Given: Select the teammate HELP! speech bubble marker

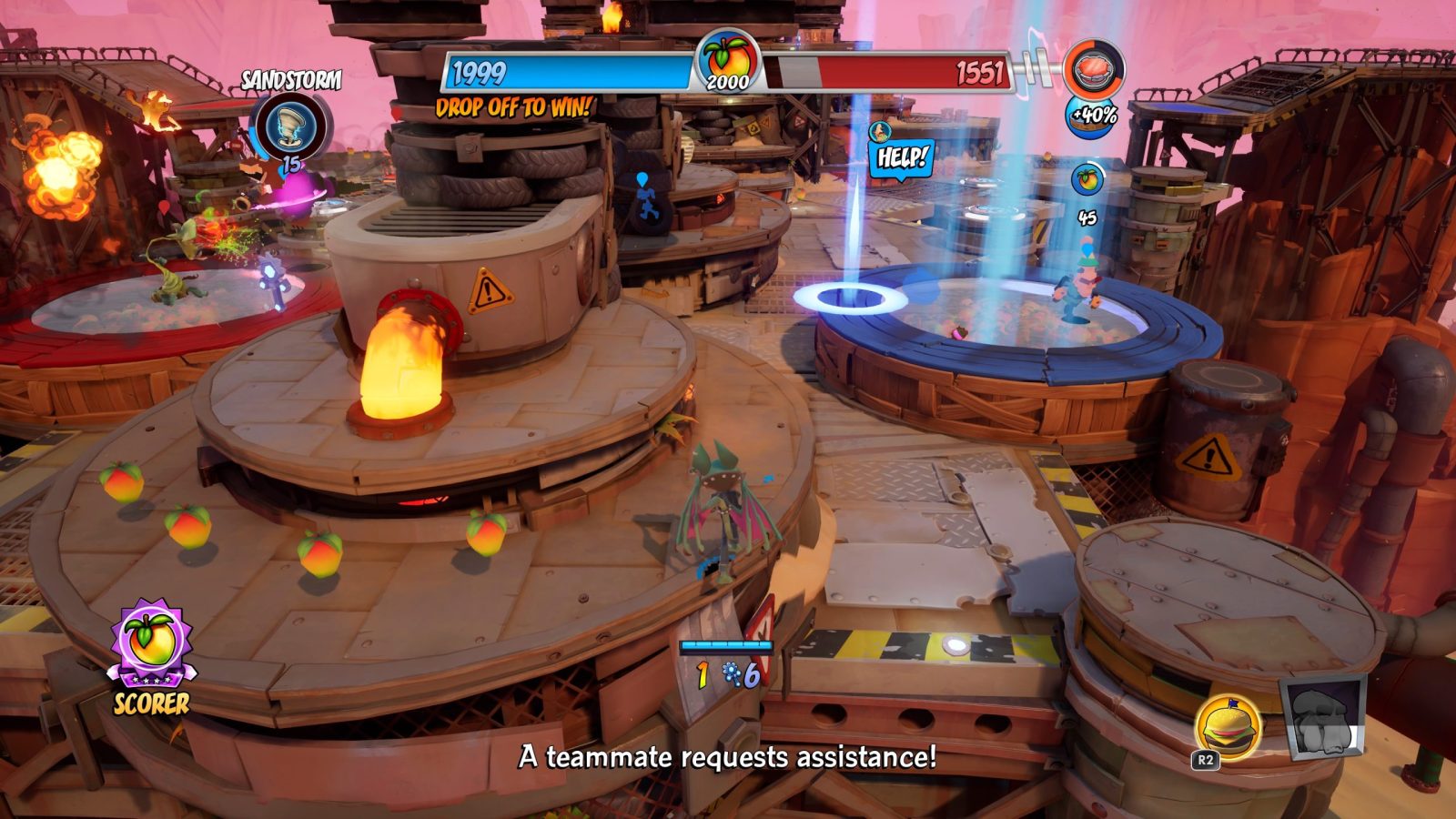Looking at the screenshot, I should tap(901, 157).
